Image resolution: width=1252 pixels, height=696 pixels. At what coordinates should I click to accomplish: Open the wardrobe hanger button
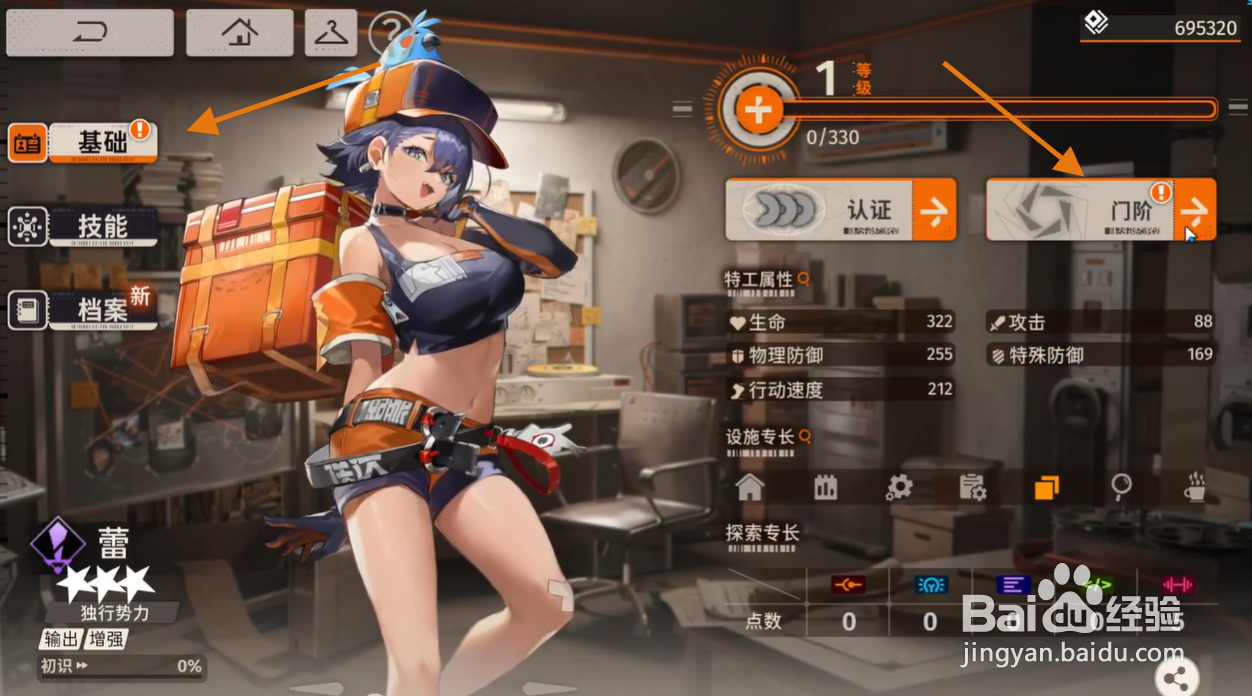[x=330, y=33]
